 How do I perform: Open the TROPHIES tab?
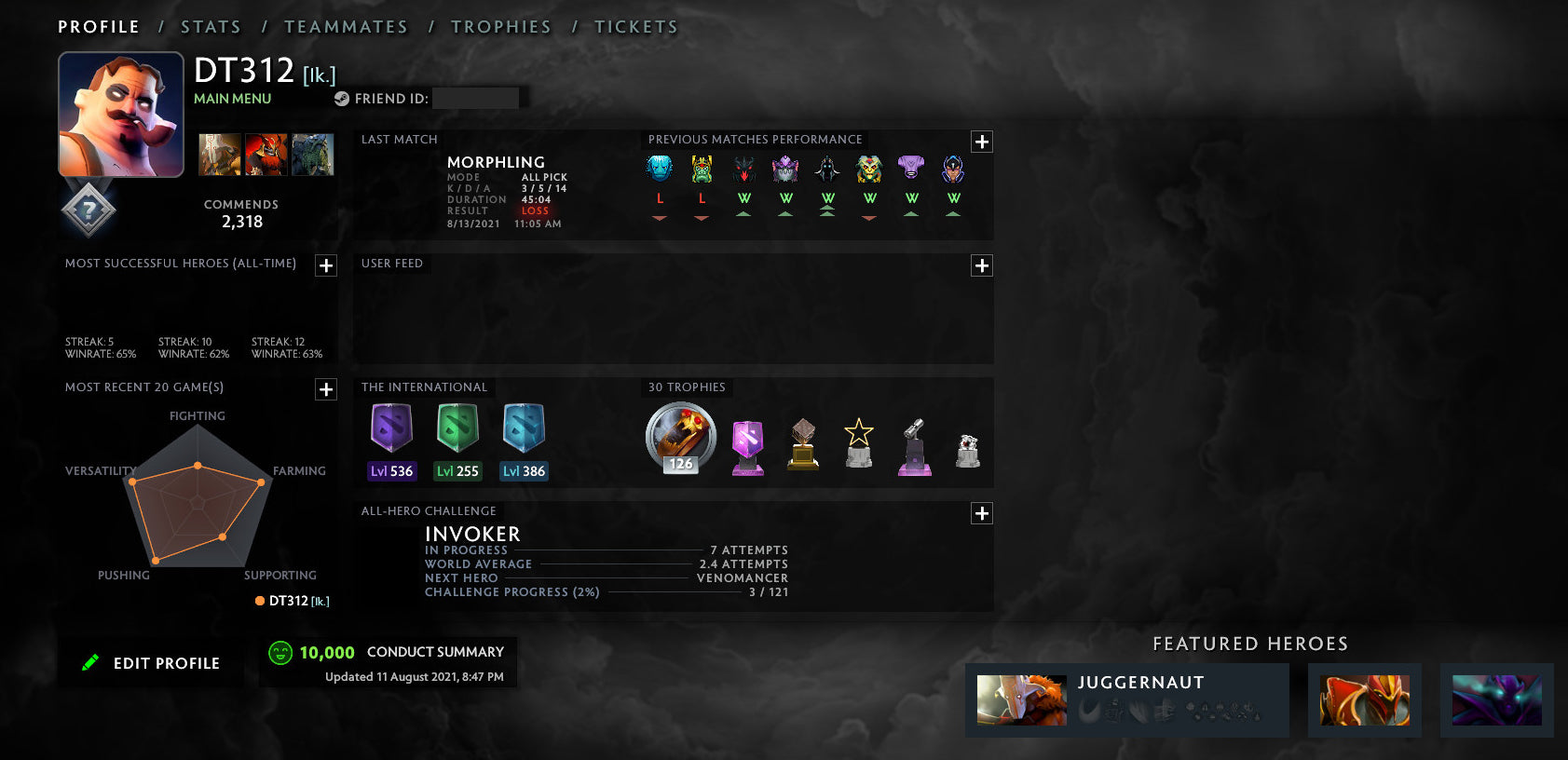pos(501,26)
